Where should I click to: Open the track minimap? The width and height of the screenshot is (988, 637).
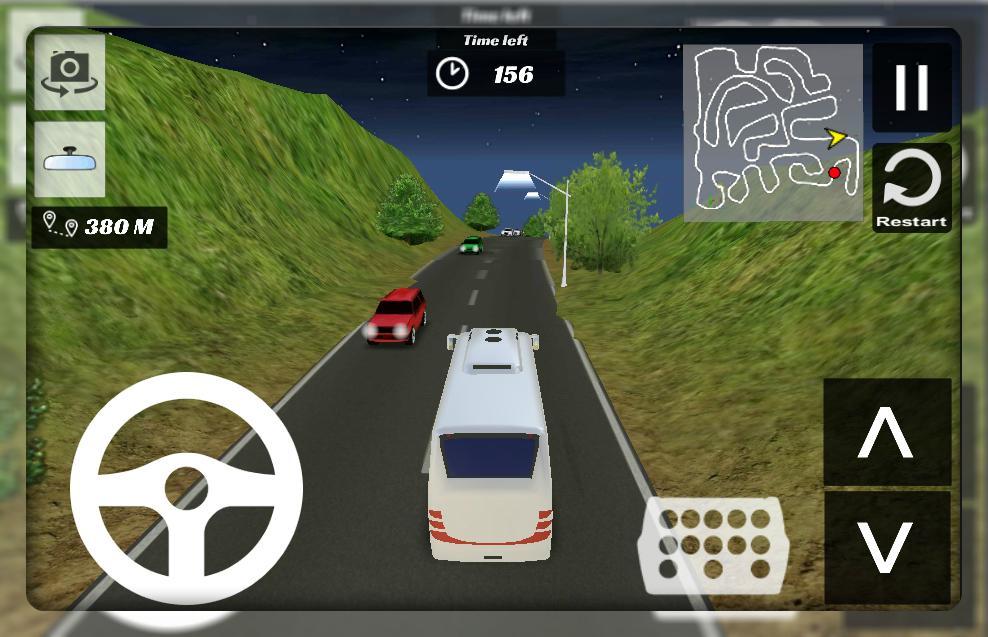[773, 132]
